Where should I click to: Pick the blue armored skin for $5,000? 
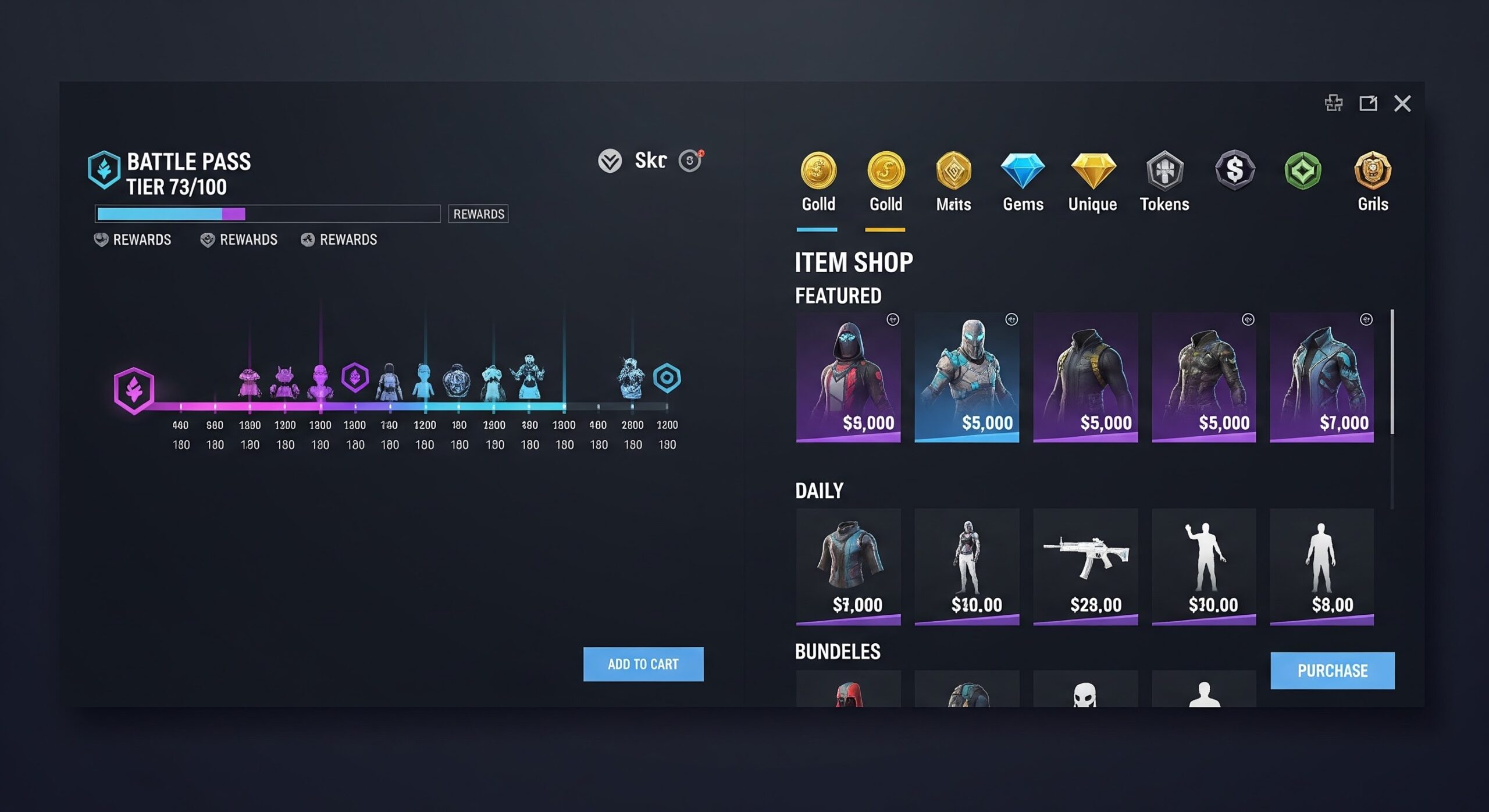pyautogui.click(x=967, y=377)
